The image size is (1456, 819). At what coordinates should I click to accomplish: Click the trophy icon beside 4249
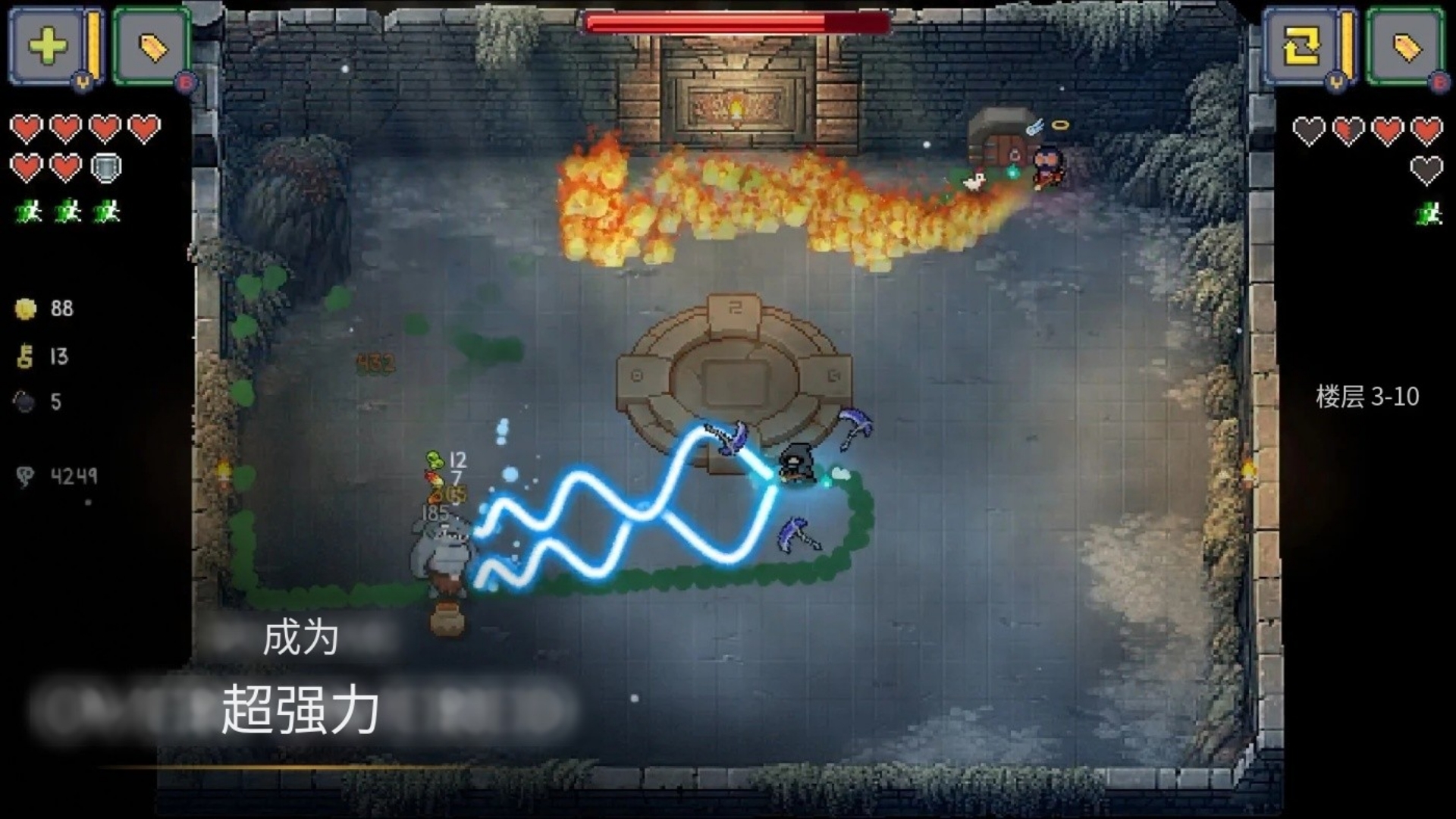point(25,476)
